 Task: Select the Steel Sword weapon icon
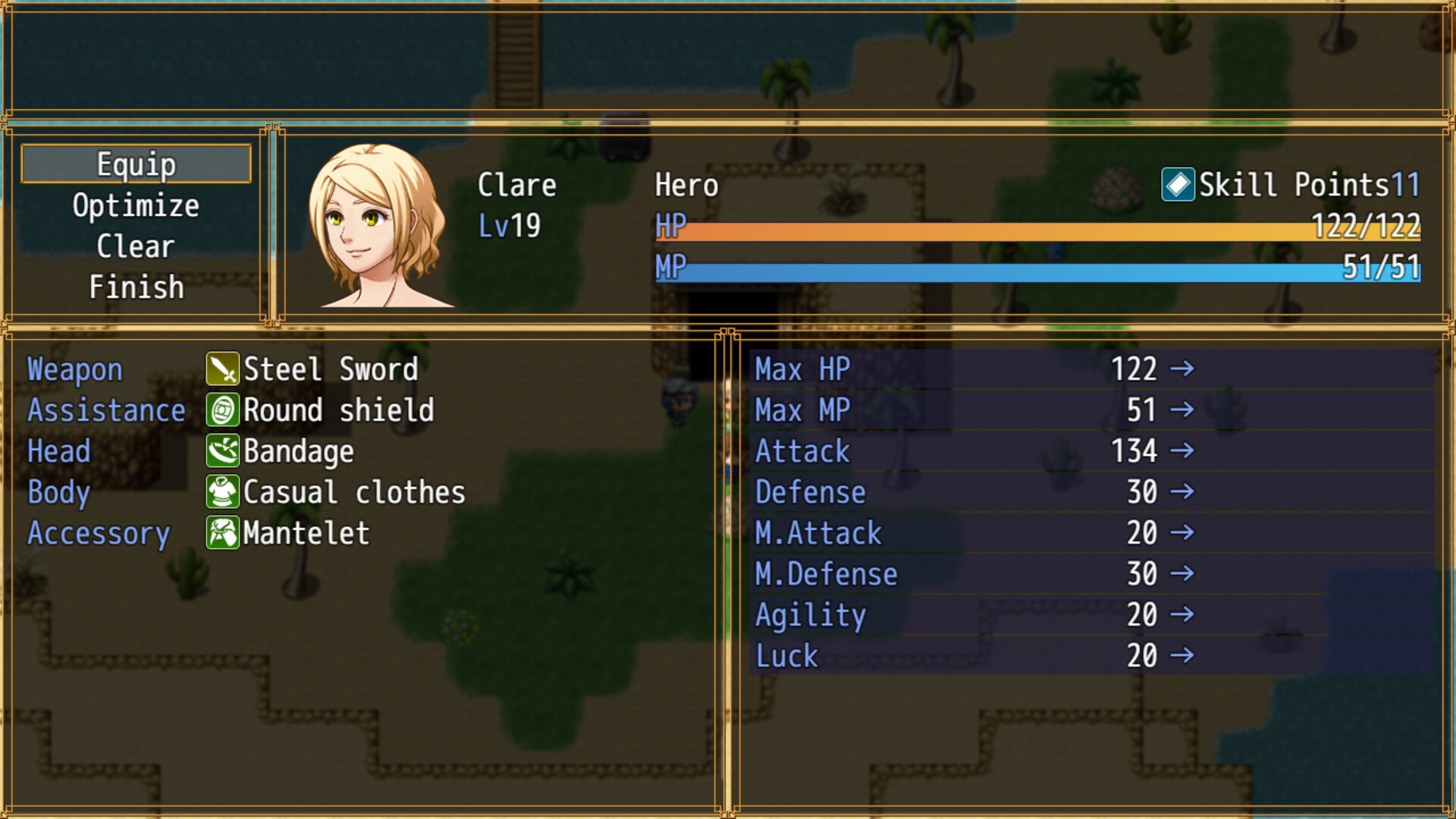222,369
